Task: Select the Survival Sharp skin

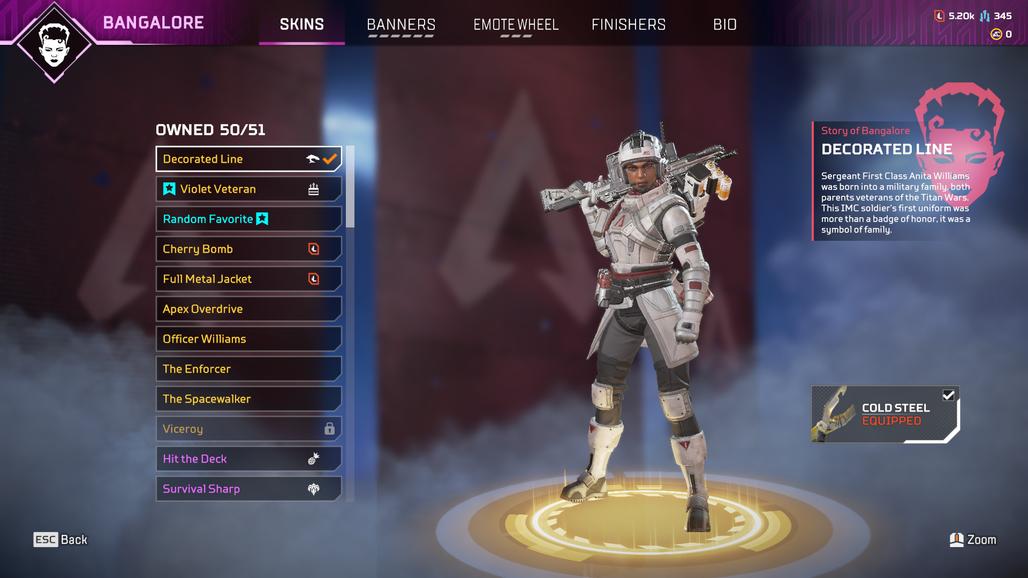Action: click(x=248, y=489)
